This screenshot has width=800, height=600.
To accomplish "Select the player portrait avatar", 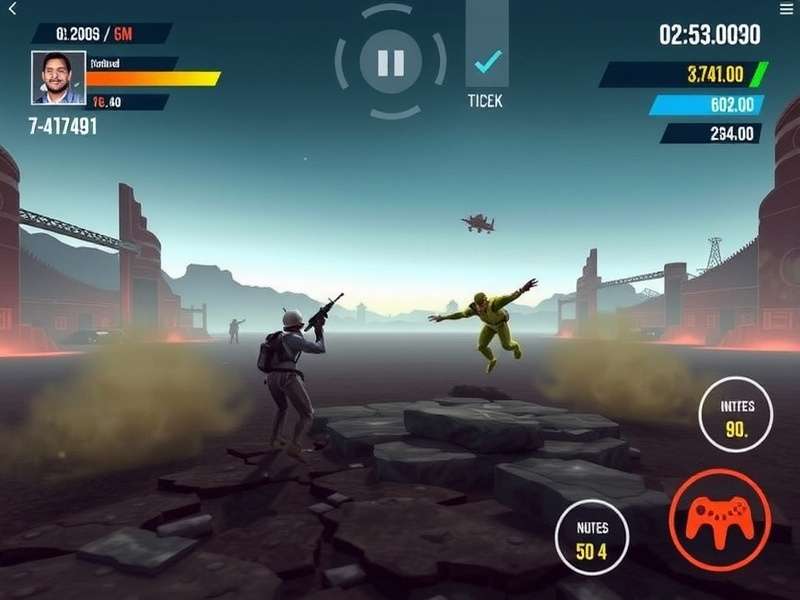I will [x=58, y=78].
